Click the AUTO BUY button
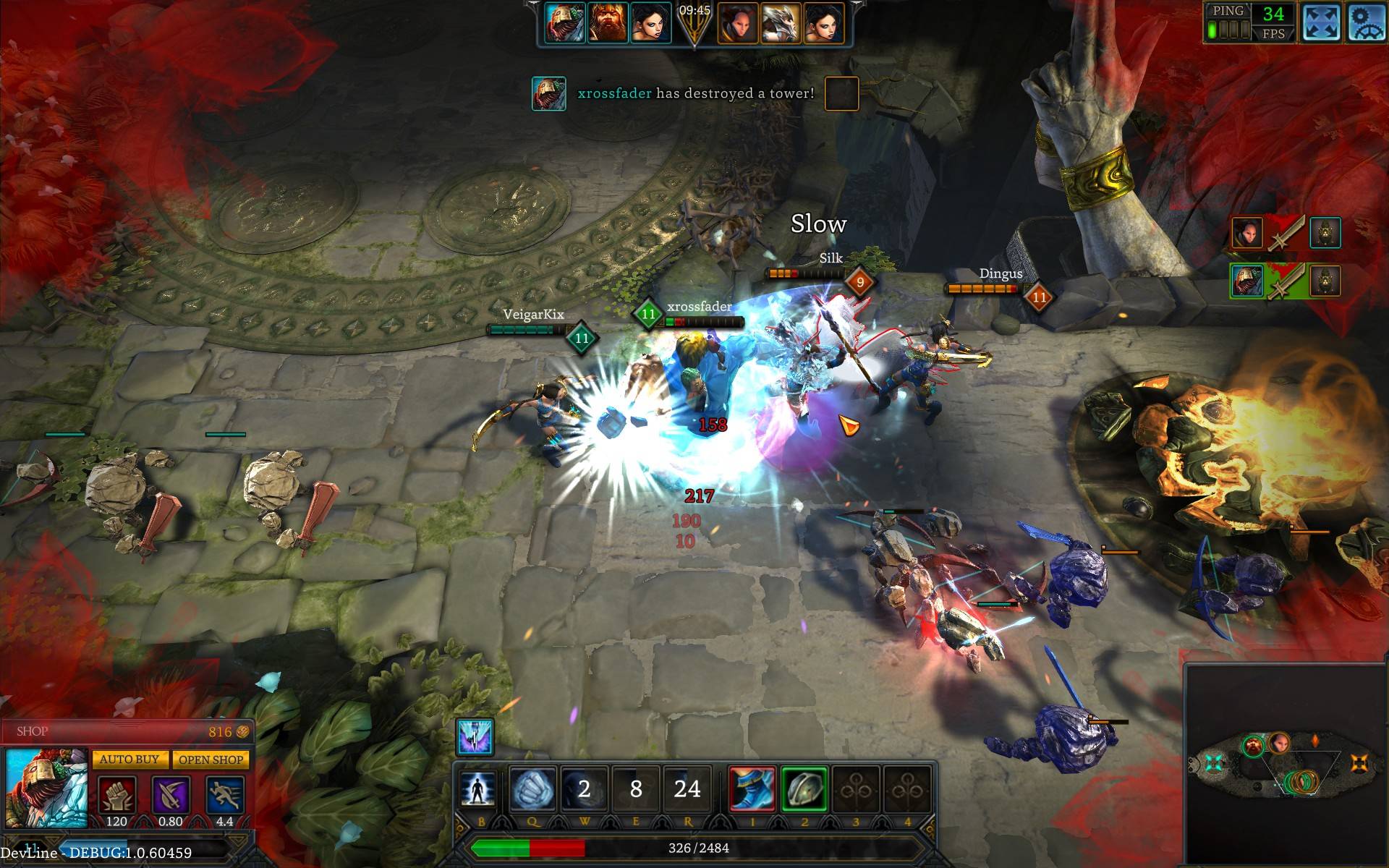This screenshot has height=868, width=1389. (129, 759)
